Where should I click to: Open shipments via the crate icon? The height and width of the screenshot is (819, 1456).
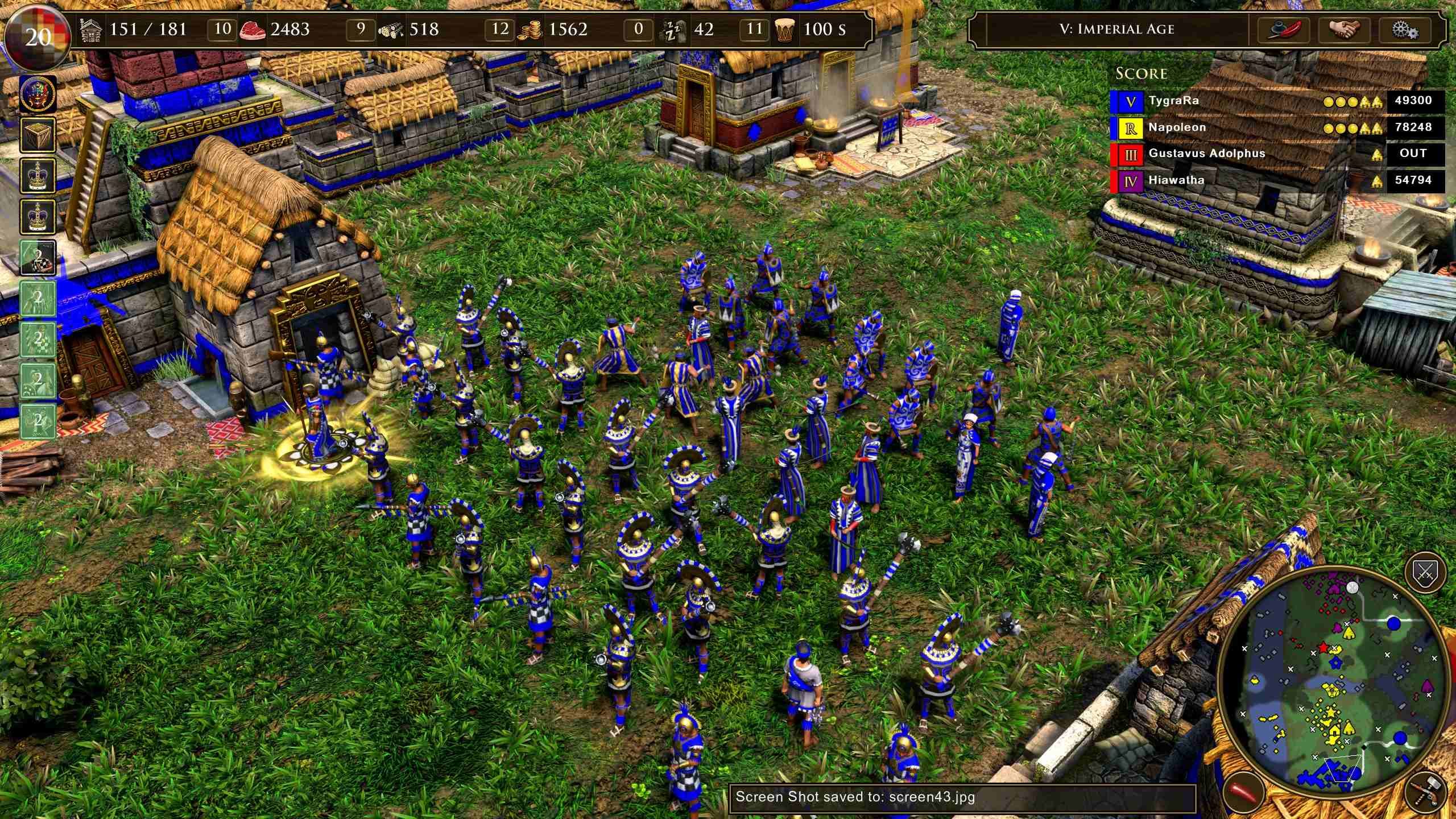tap(38, 135)
